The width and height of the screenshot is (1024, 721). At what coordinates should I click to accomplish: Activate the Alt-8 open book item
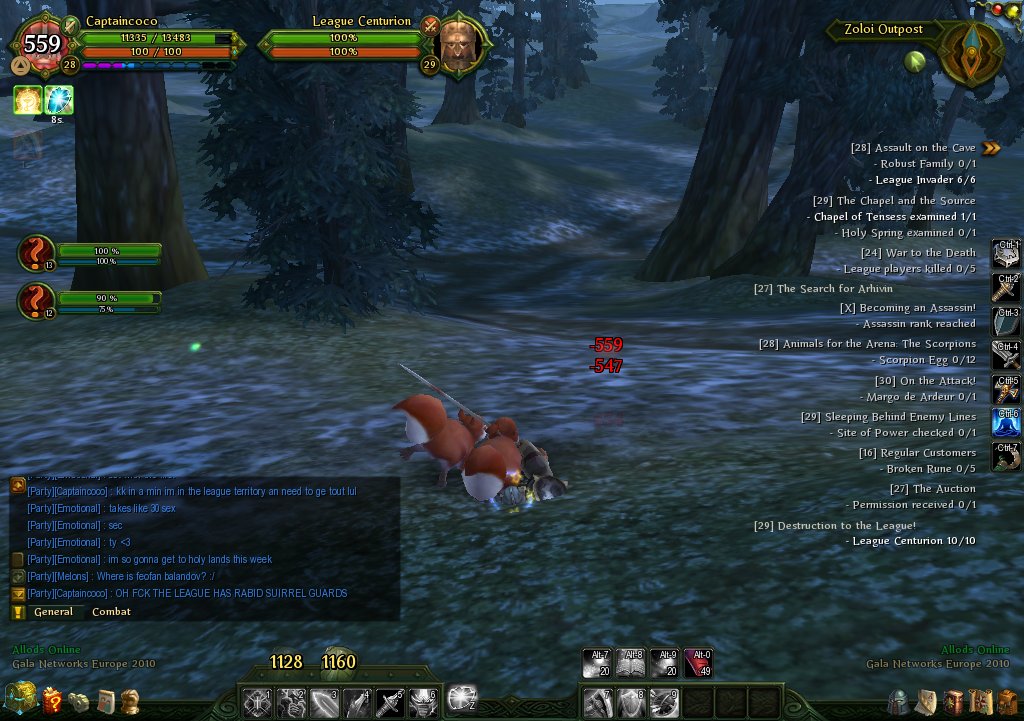pos(631,663)
